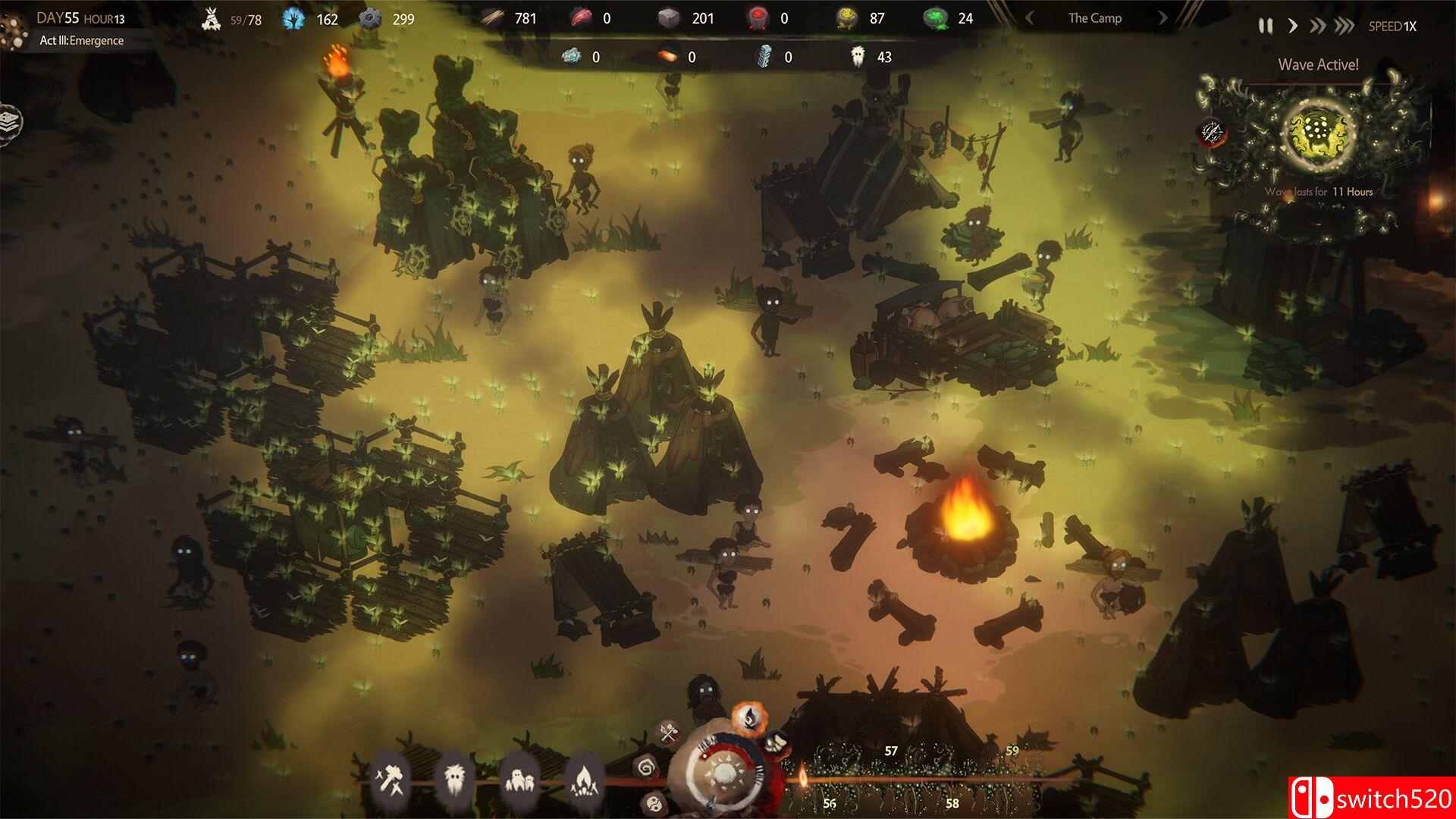1456x819 pixels.
Task: Go to previous location left of The Camp
Action: 1030,18
